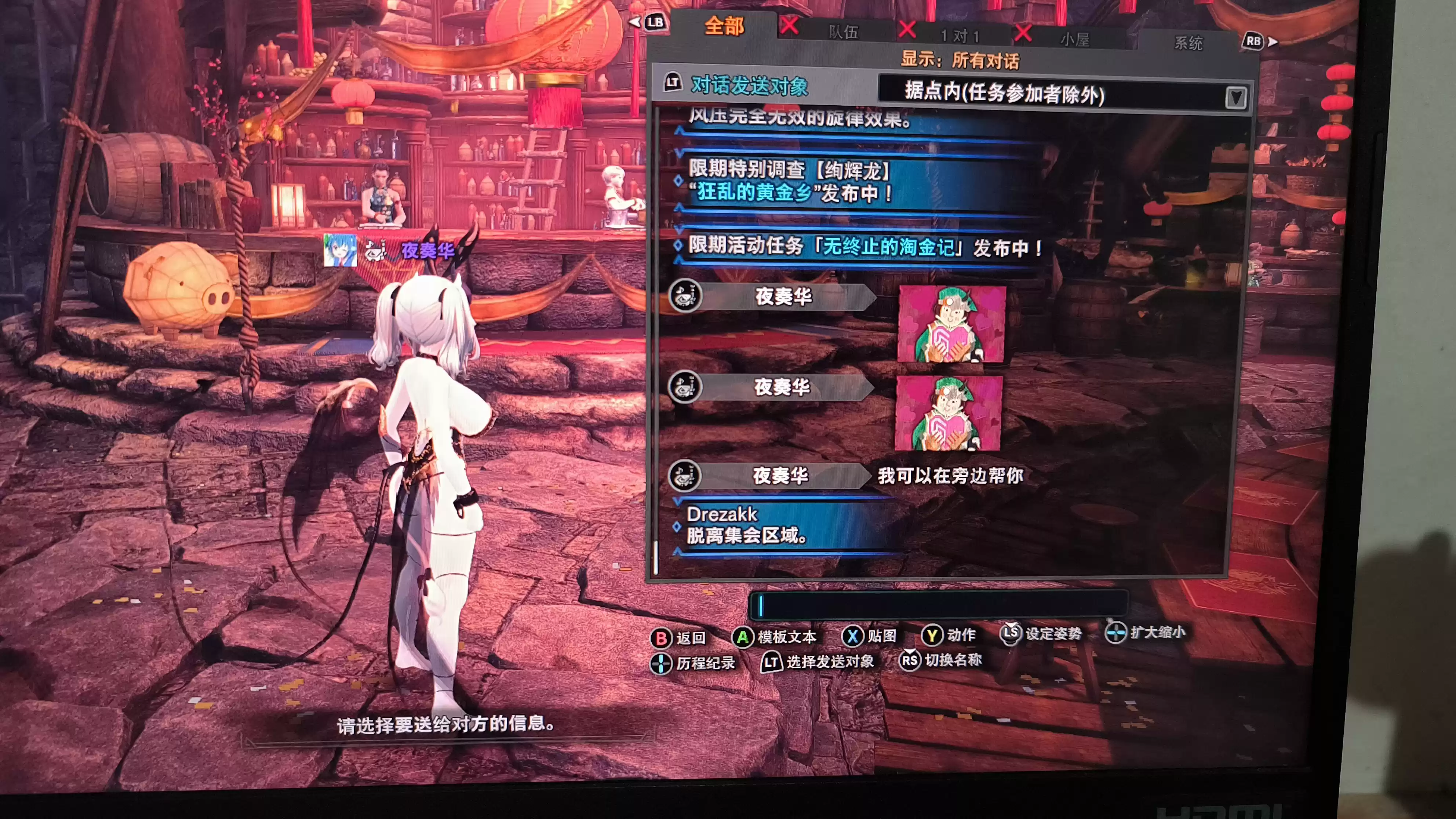
Task: Select the 1对1 chat tab
Action: point(960,36)
